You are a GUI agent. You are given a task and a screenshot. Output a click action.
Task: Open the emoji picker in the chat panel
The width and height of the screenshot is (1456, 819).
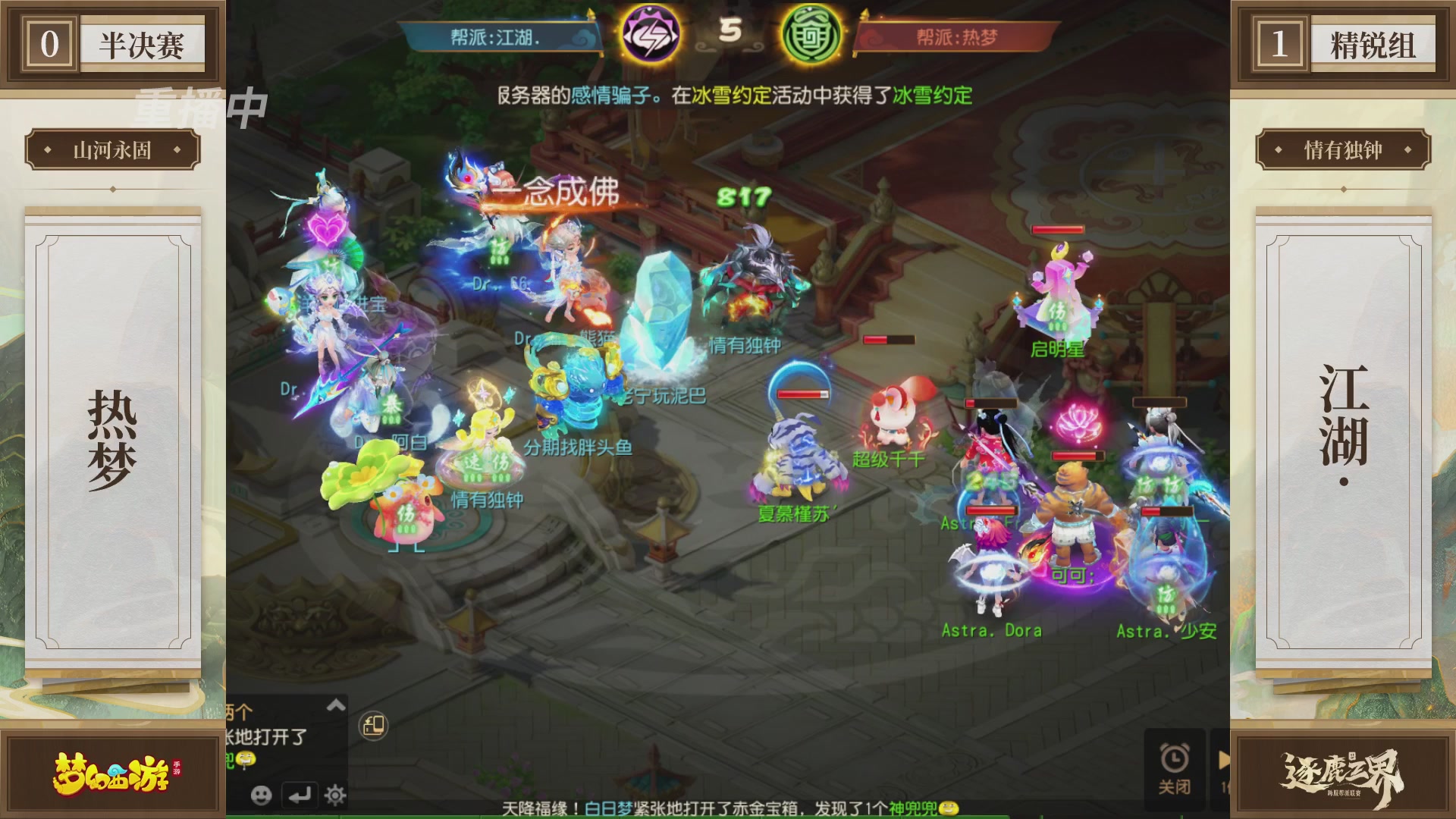(262, 796)
